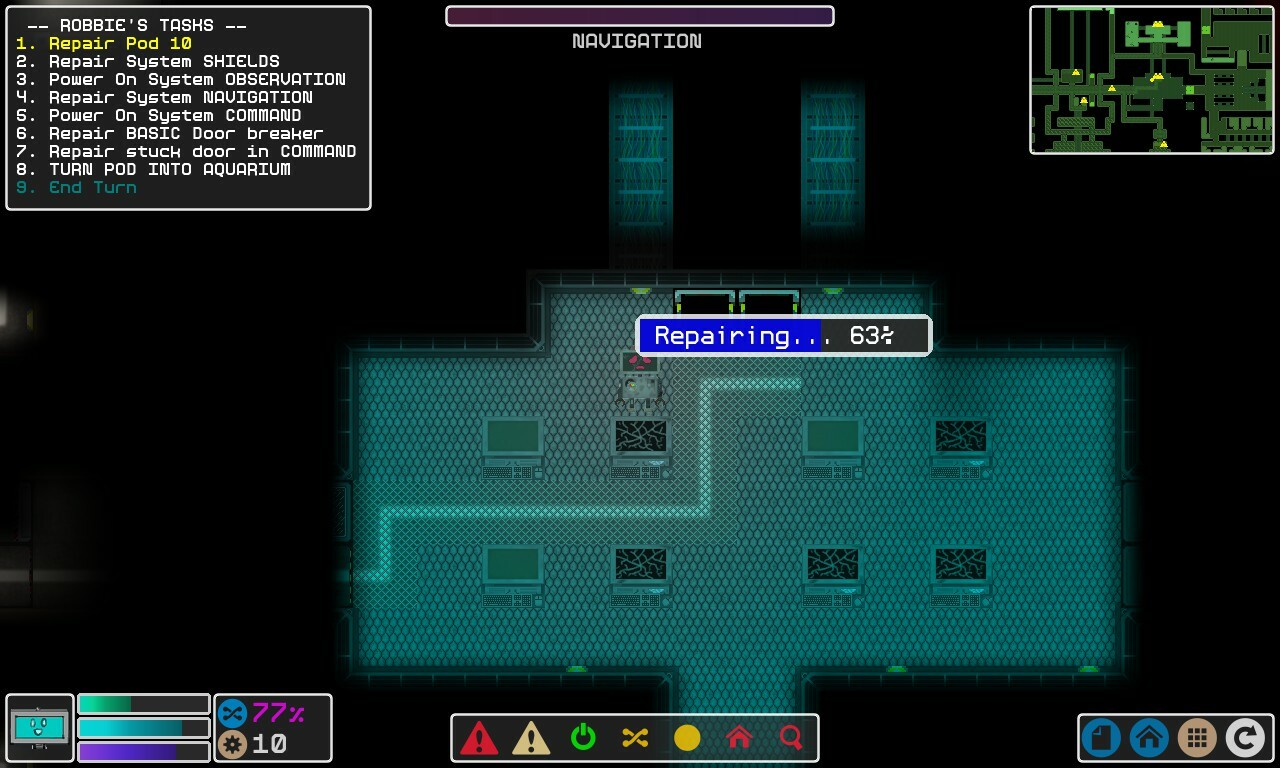
Task: Select the red critical alert icon
Action: click(481, 739)
